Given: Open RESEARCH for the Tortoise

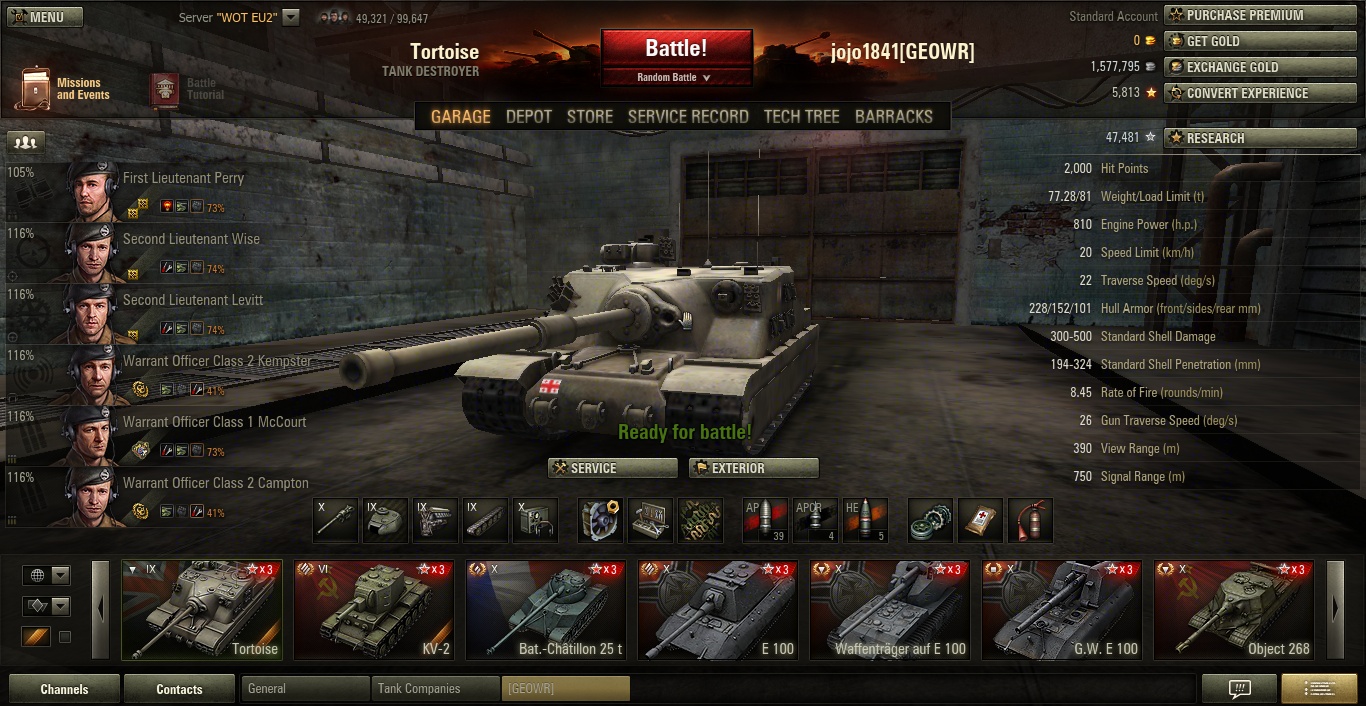Looking at the screenshot, I should [x=1259, y=138].
